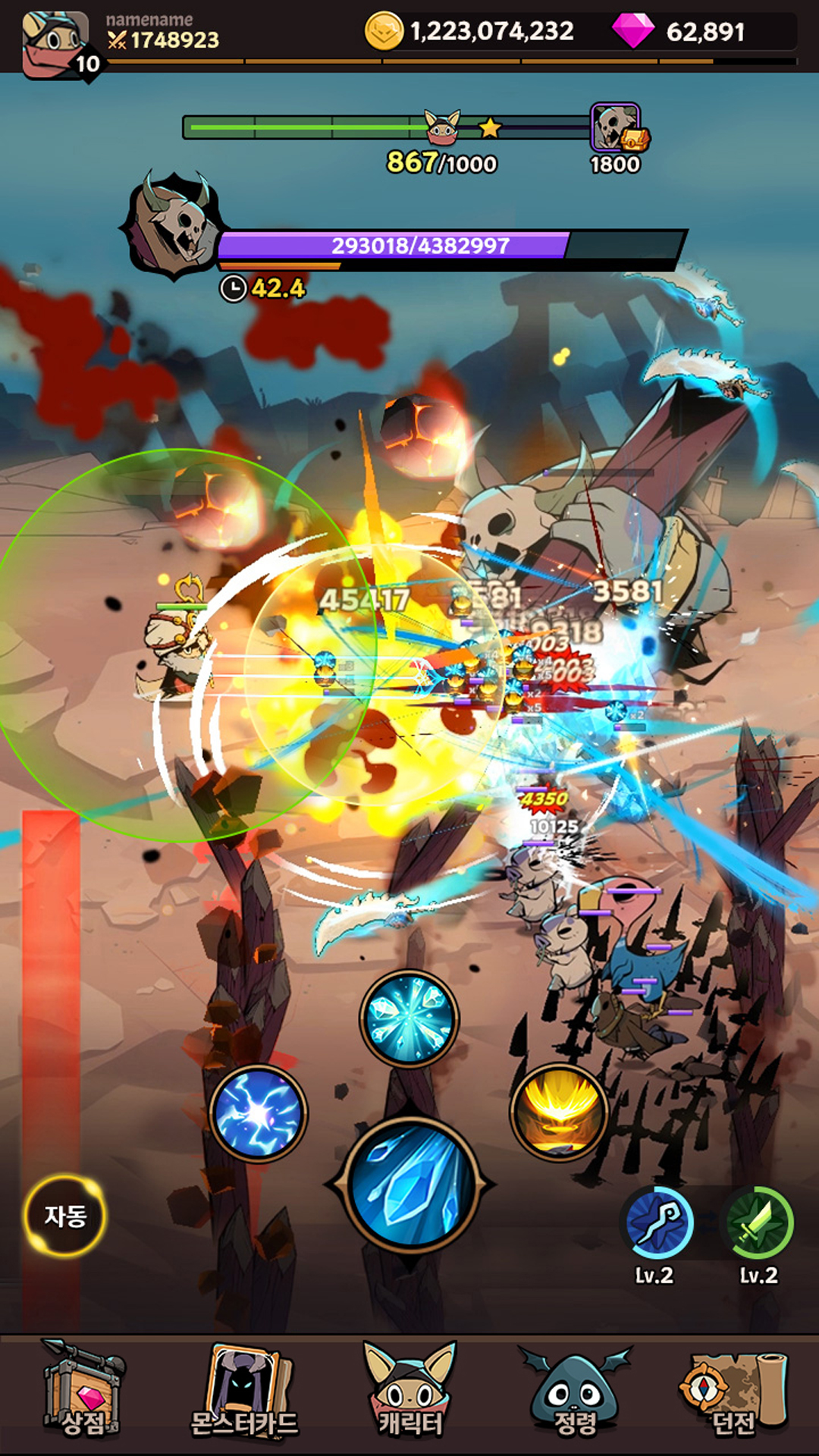Image resolution: width=819 pixels, height=1456 pixels.
Task: Open the 던전 dungeon map menu
Action: (x=733, y=1392)
